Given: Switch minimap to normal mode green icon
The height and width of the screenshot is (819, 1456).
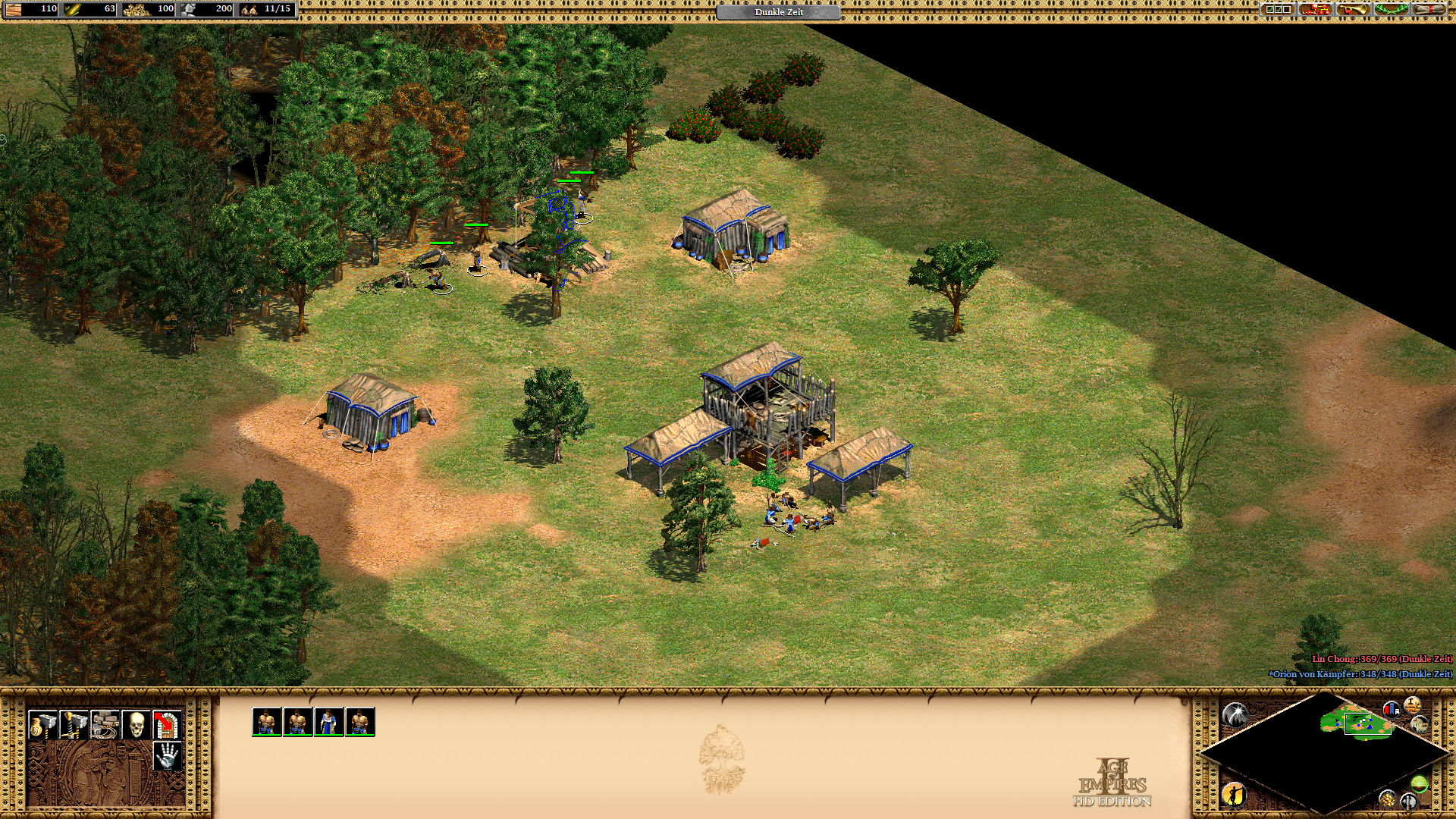Looking at the screenshot, I should click(x=1419, y=783).
